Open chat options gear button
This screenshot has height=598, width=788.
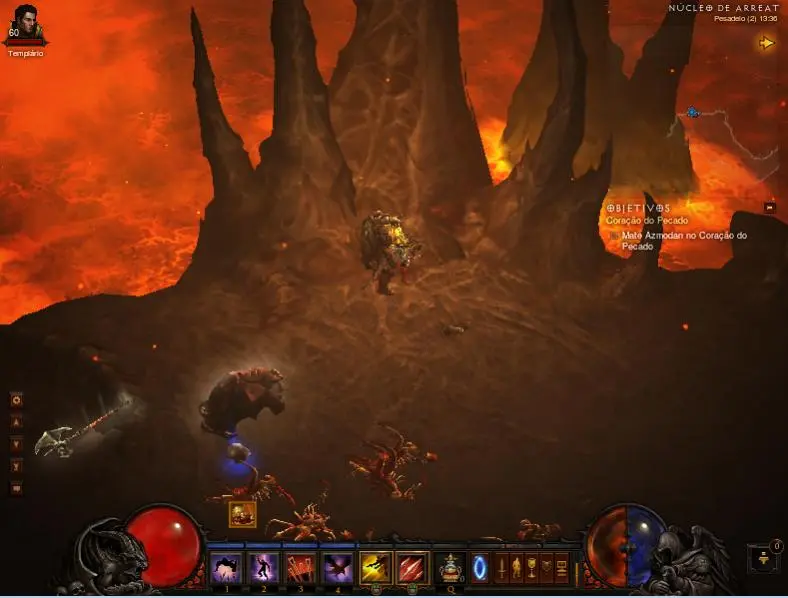pos(16,400)
